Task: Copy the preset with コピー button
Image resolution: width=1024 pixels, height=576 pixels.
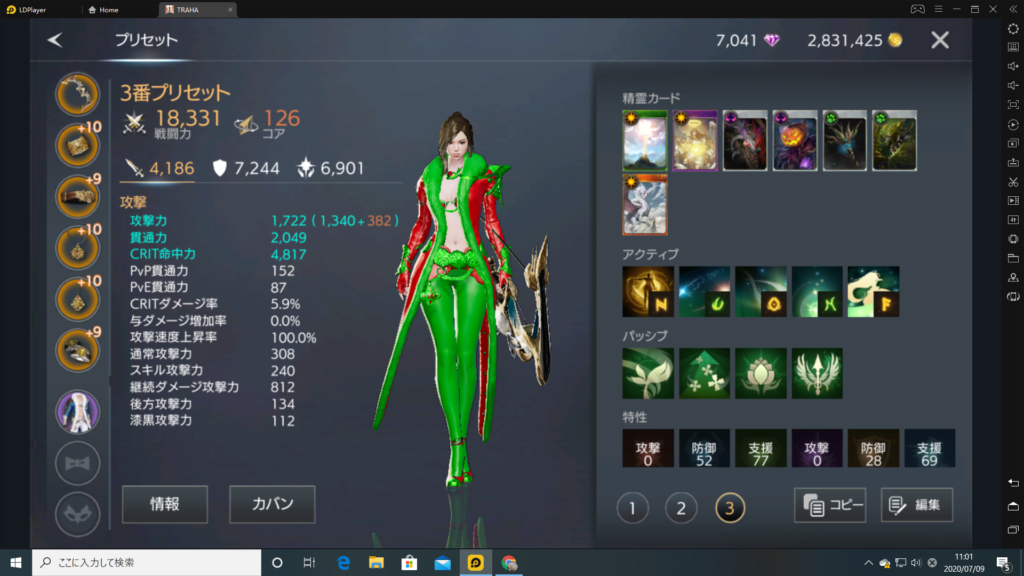Action: click(829, 505)
